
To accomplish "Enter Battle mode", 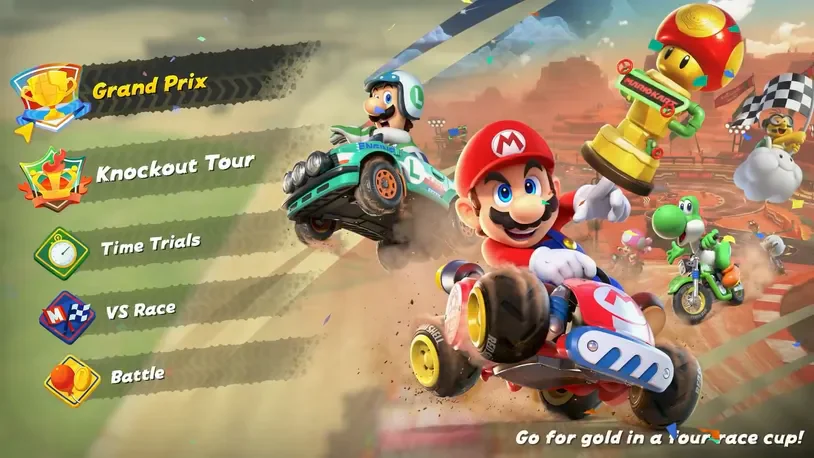I will tap(137, 377).
